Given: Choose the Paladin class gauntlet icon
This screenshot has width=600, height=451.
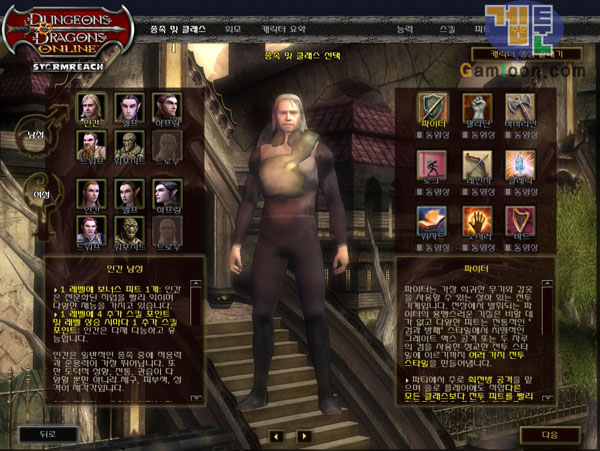Looking at the screenshot, I should point(478,107).
